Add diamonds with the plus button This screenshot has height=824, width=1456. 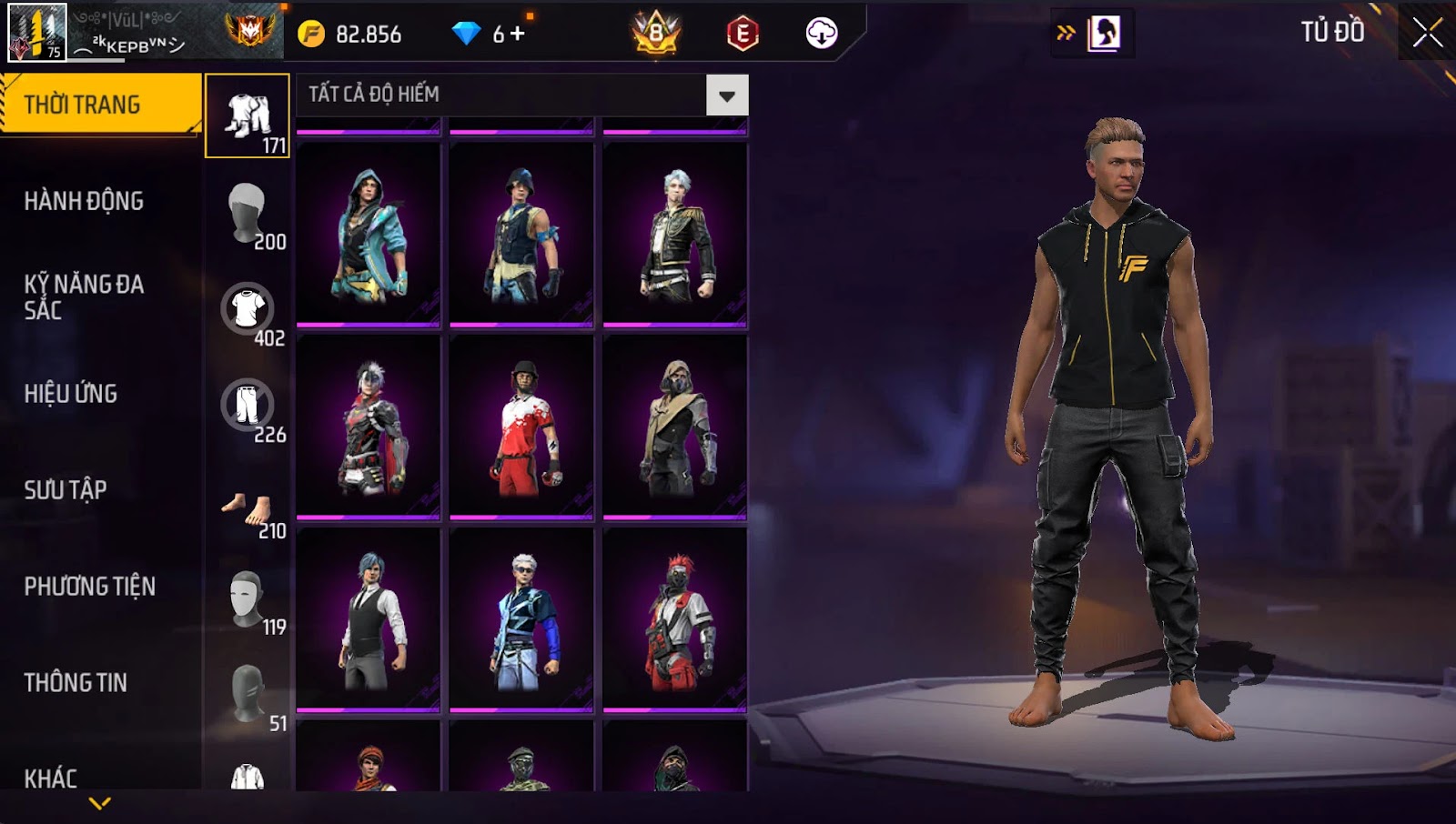tap(518, 35)
